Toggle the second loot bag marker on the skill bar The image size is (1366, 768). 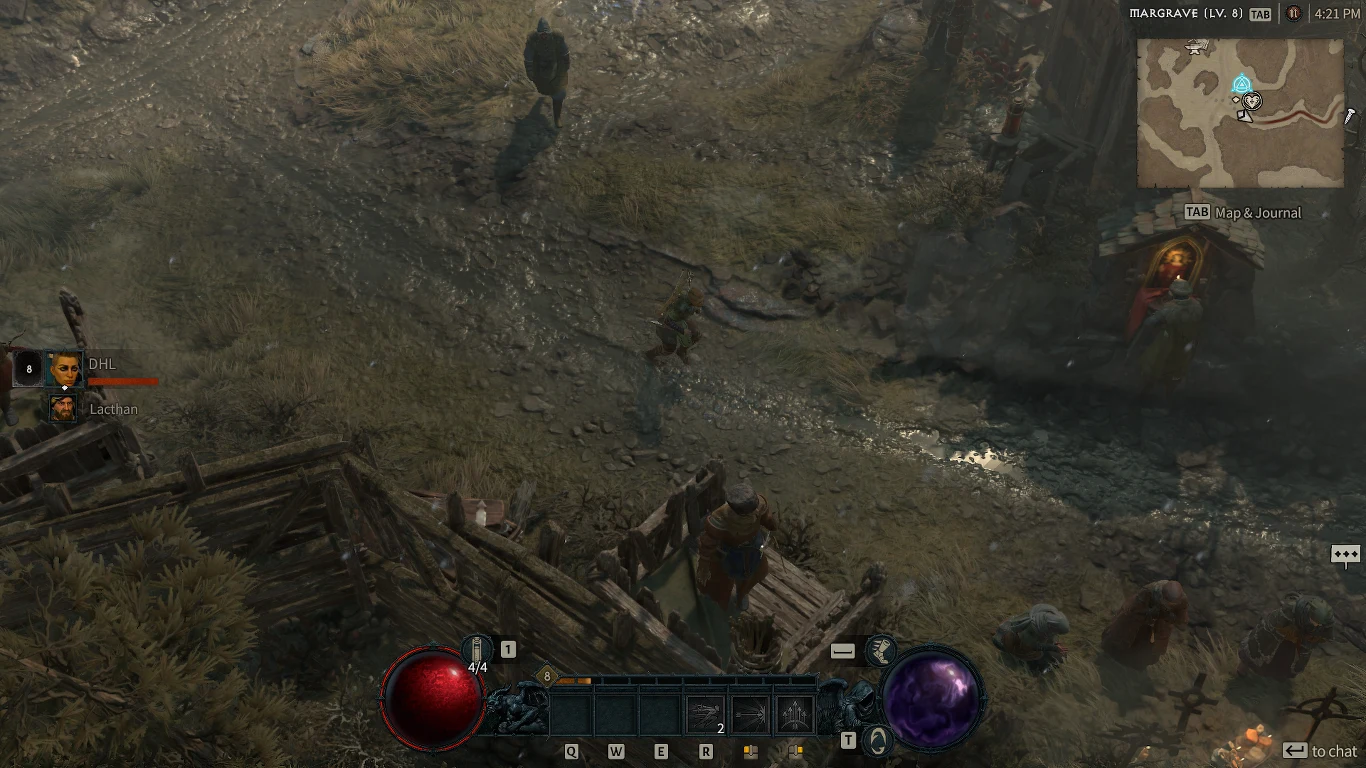795,750
